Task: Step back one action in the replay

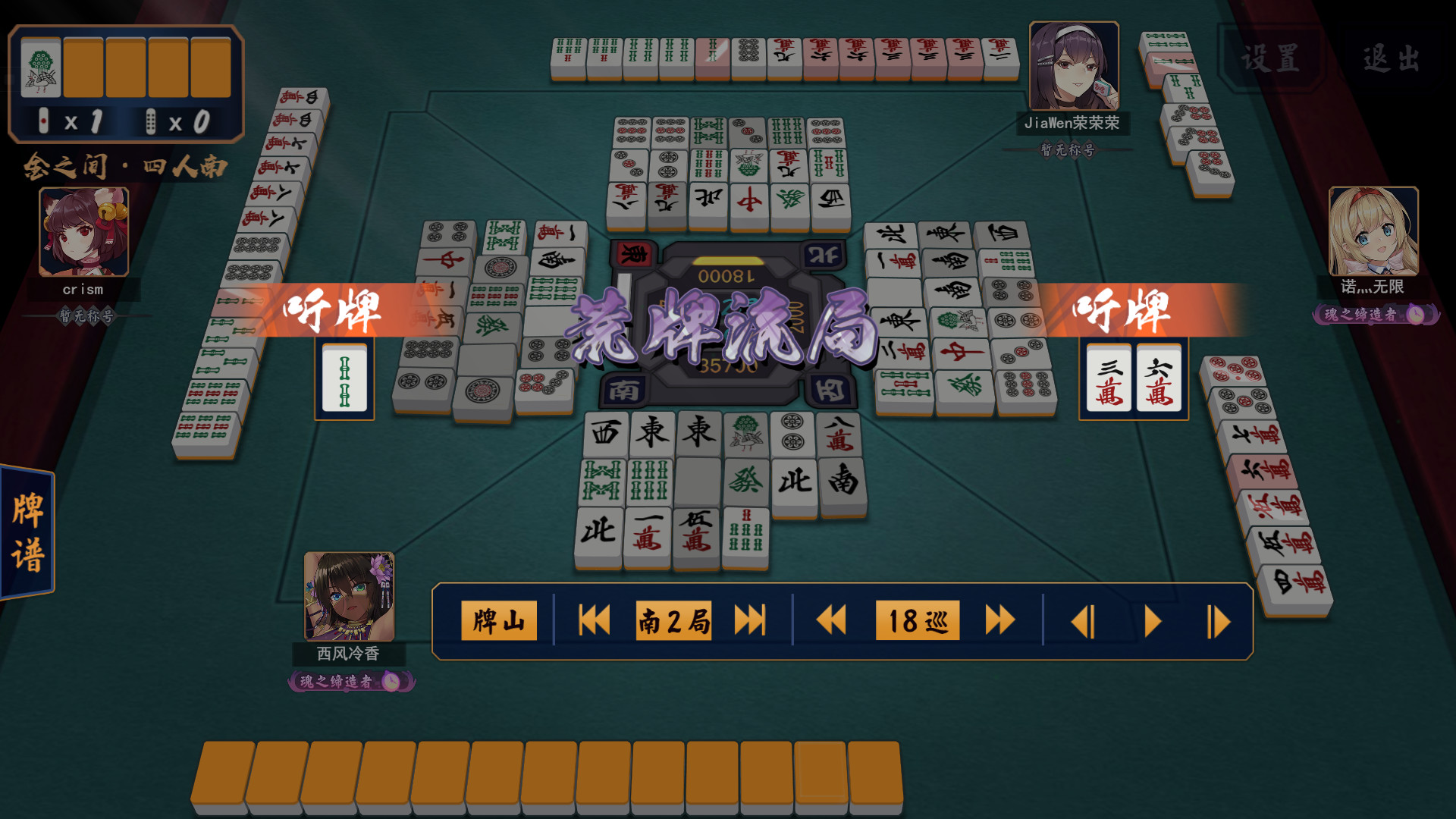Action: (1086, 620)
